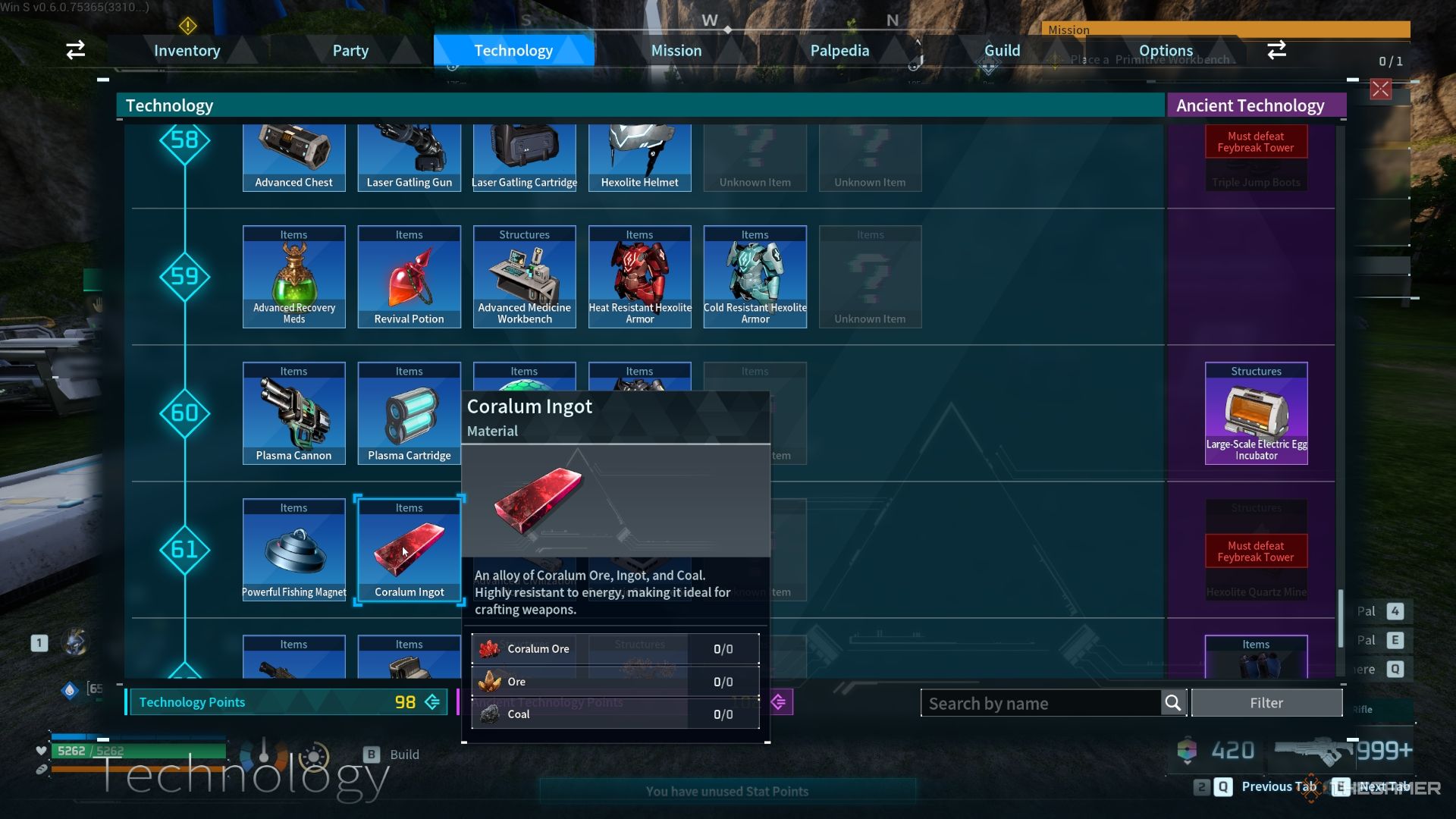Select the Plasma Cannon technology

(294, 413)
